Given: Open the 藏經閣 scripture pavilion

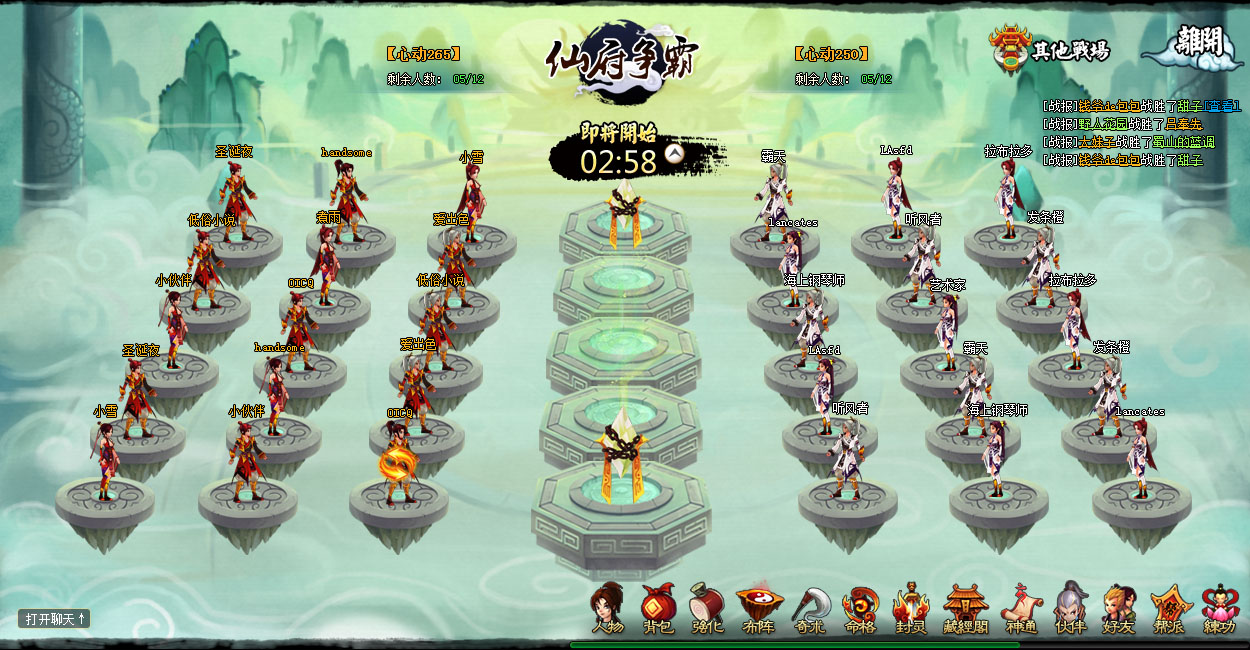Looking at the screenshot, I should pyautogui.click(x=966, y=608).
